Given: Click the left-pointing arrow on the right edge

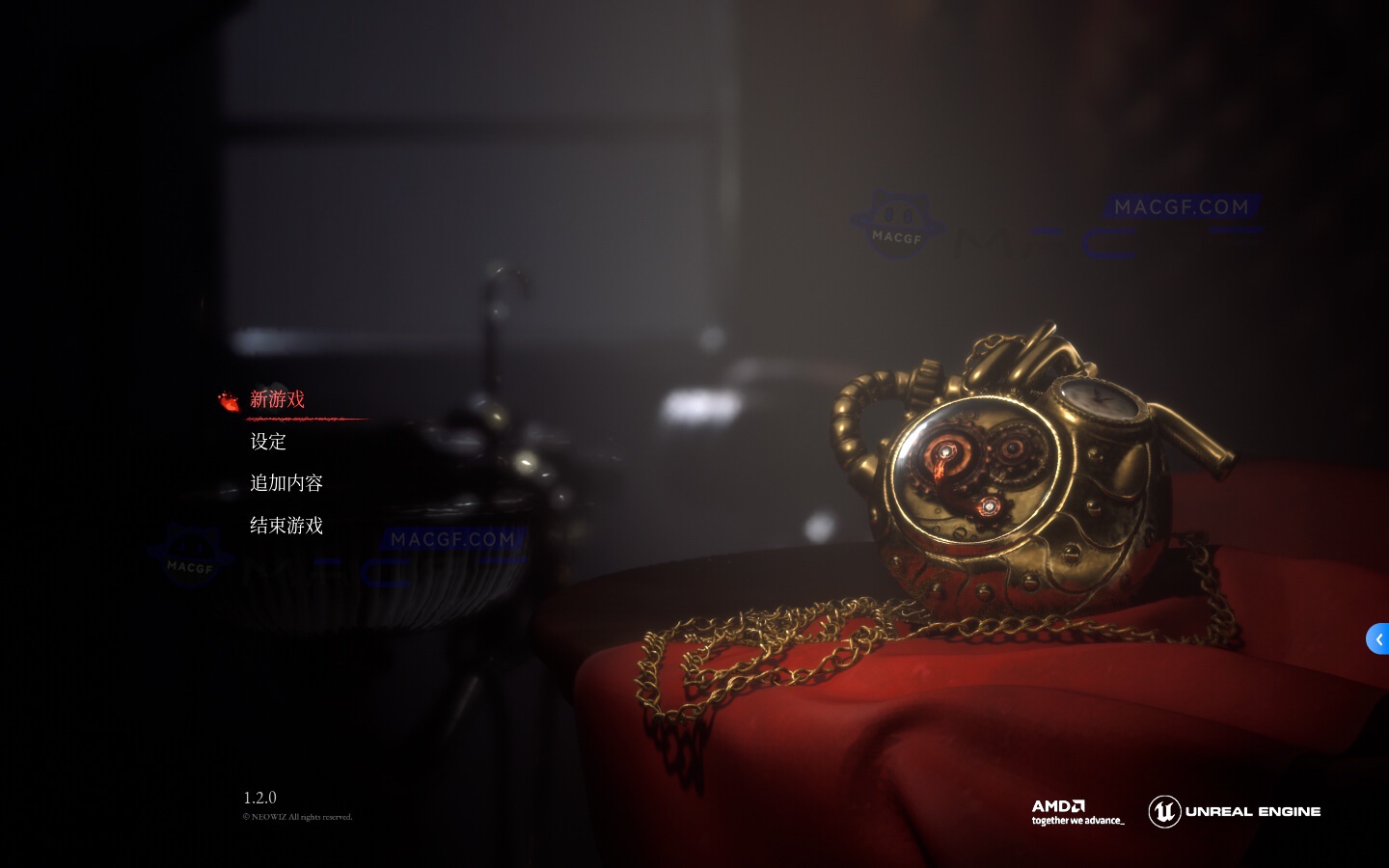Looking at the screenshot, I should click(1378, 638).
